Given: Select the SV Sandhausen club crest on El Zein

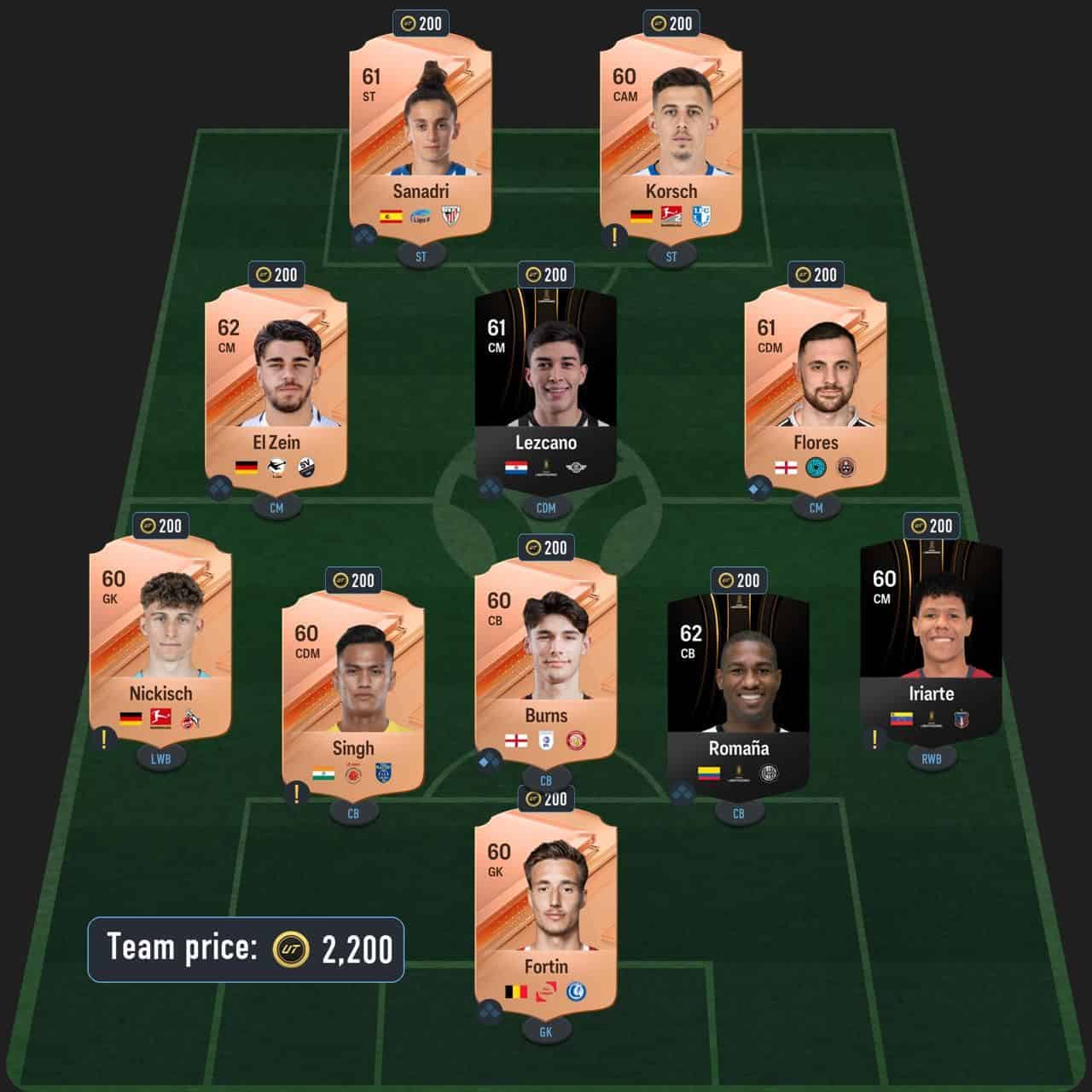Looking at the screenshot, I should click(306, 467).
